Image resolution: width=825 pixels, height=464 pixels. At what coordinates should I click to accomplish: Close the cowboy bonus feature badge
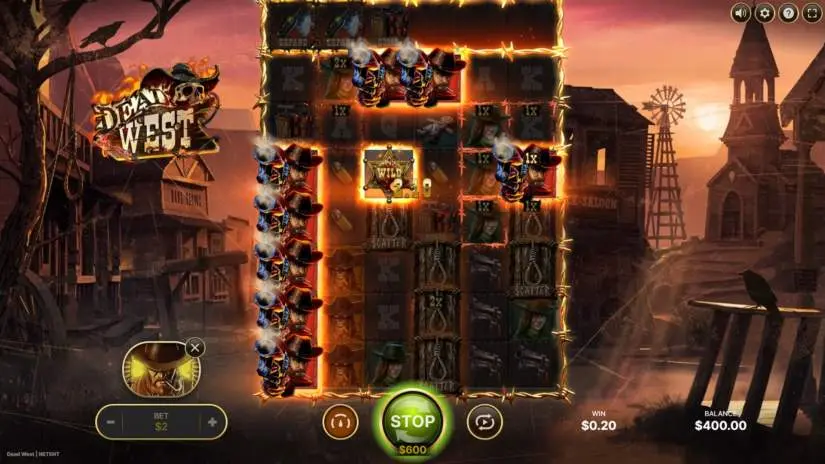pos(195,348)
